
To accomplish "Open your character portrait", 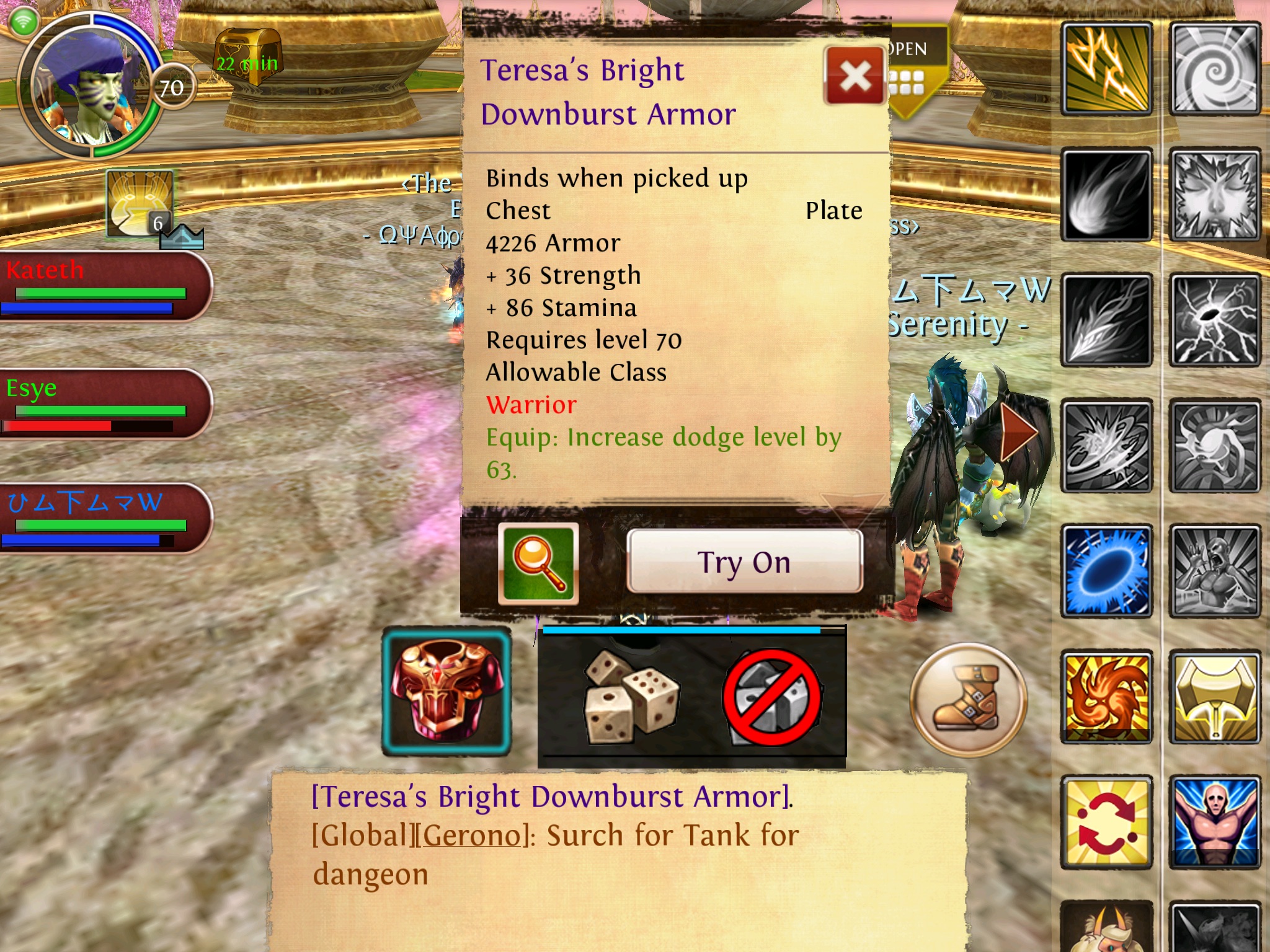I will tap(90, 87).
